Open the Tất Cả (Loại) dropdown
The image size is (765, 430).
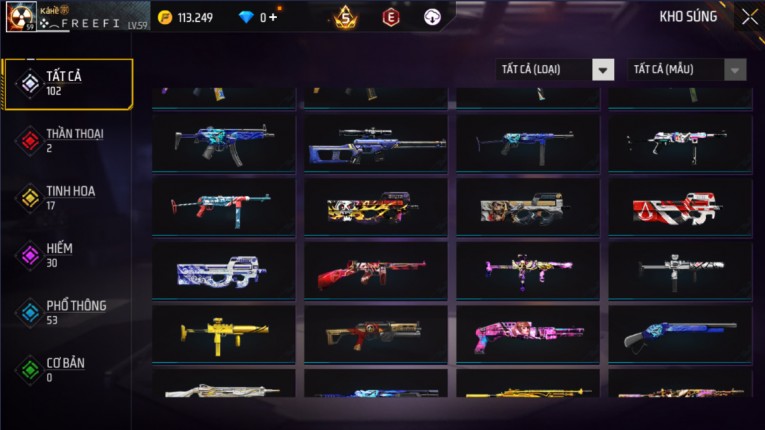(x=555, y=69)
